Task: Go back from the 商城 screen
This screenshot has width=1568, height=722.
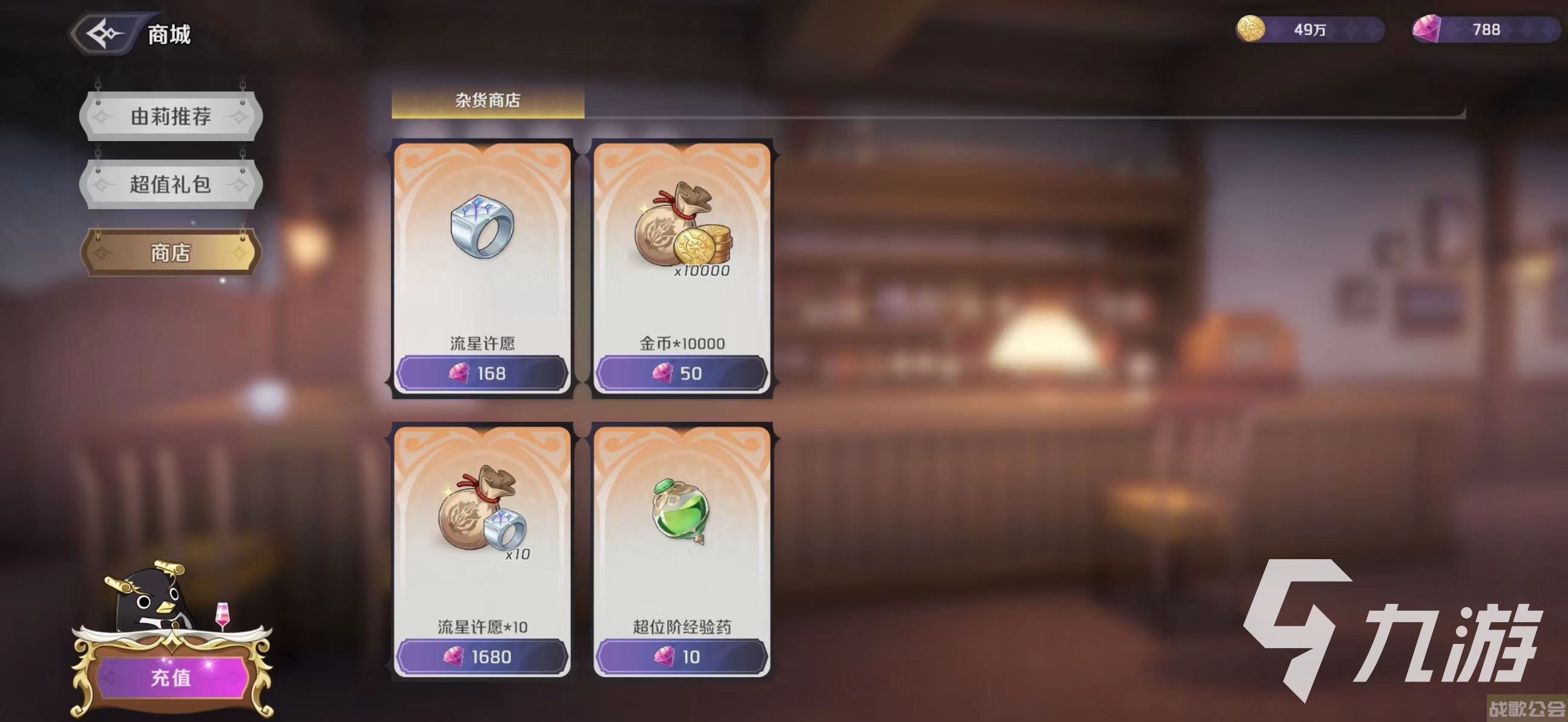Action: (105, 33)
